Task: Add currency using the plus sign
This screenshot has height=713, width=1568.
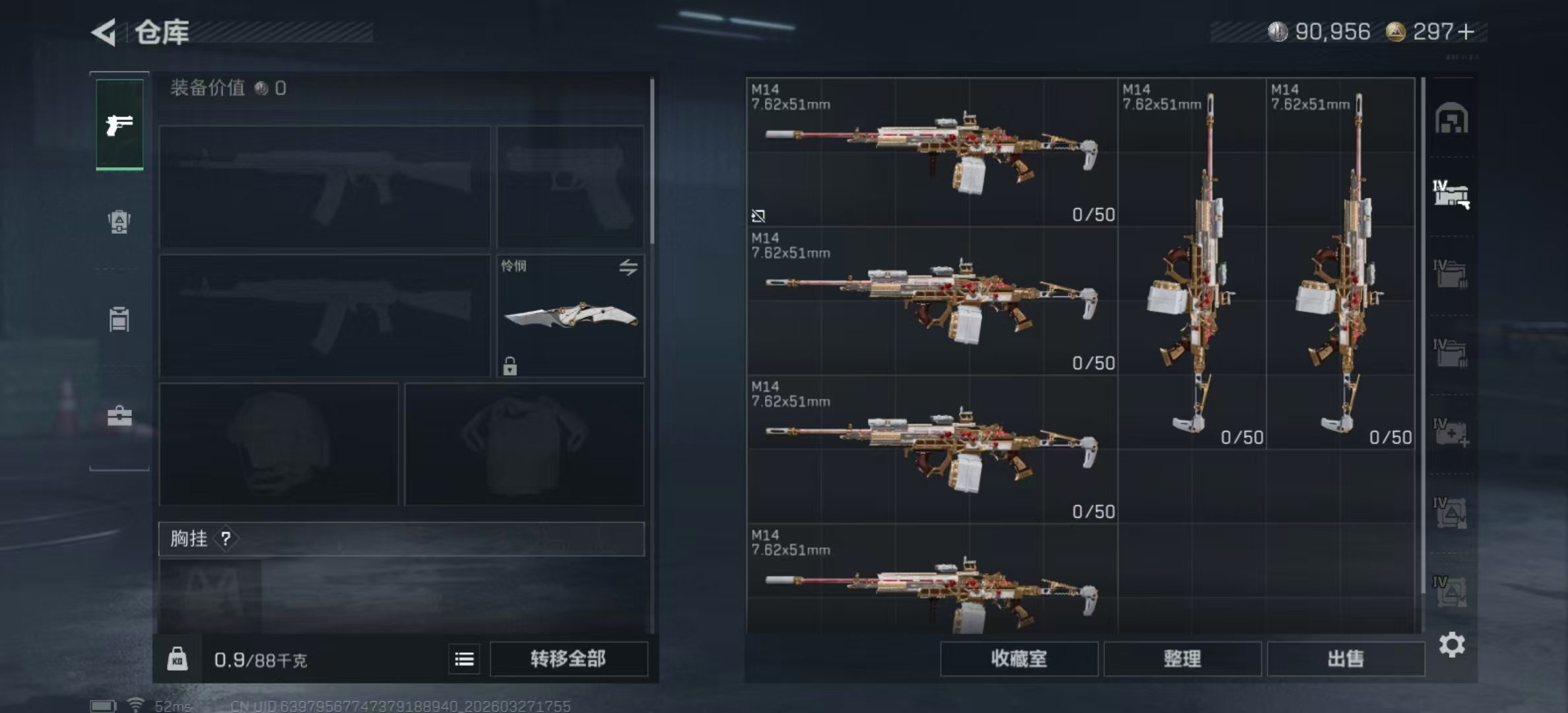Action: coord(1466,32)
